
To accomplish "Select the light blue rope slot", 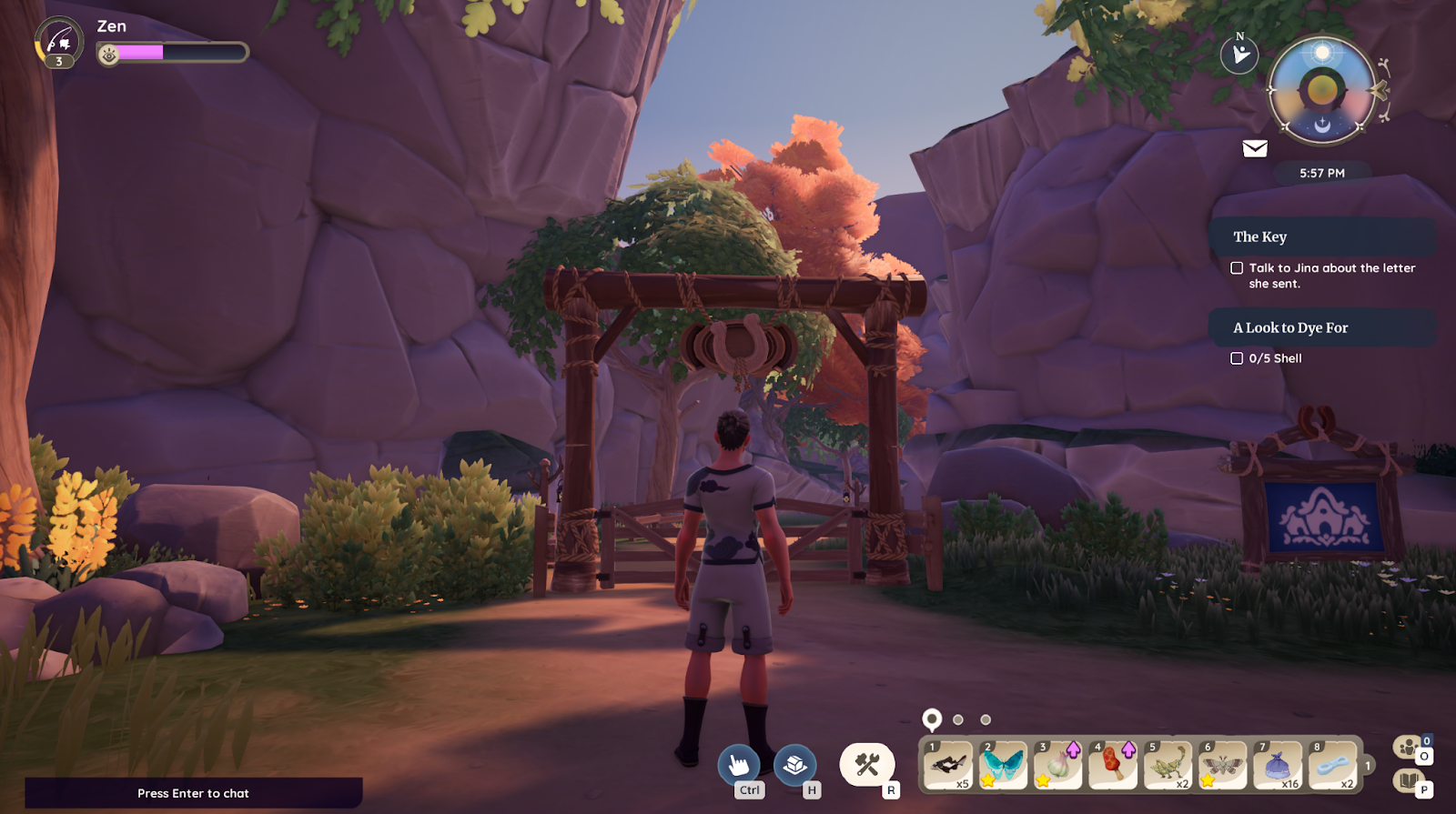I will (x=1332, y=765).
